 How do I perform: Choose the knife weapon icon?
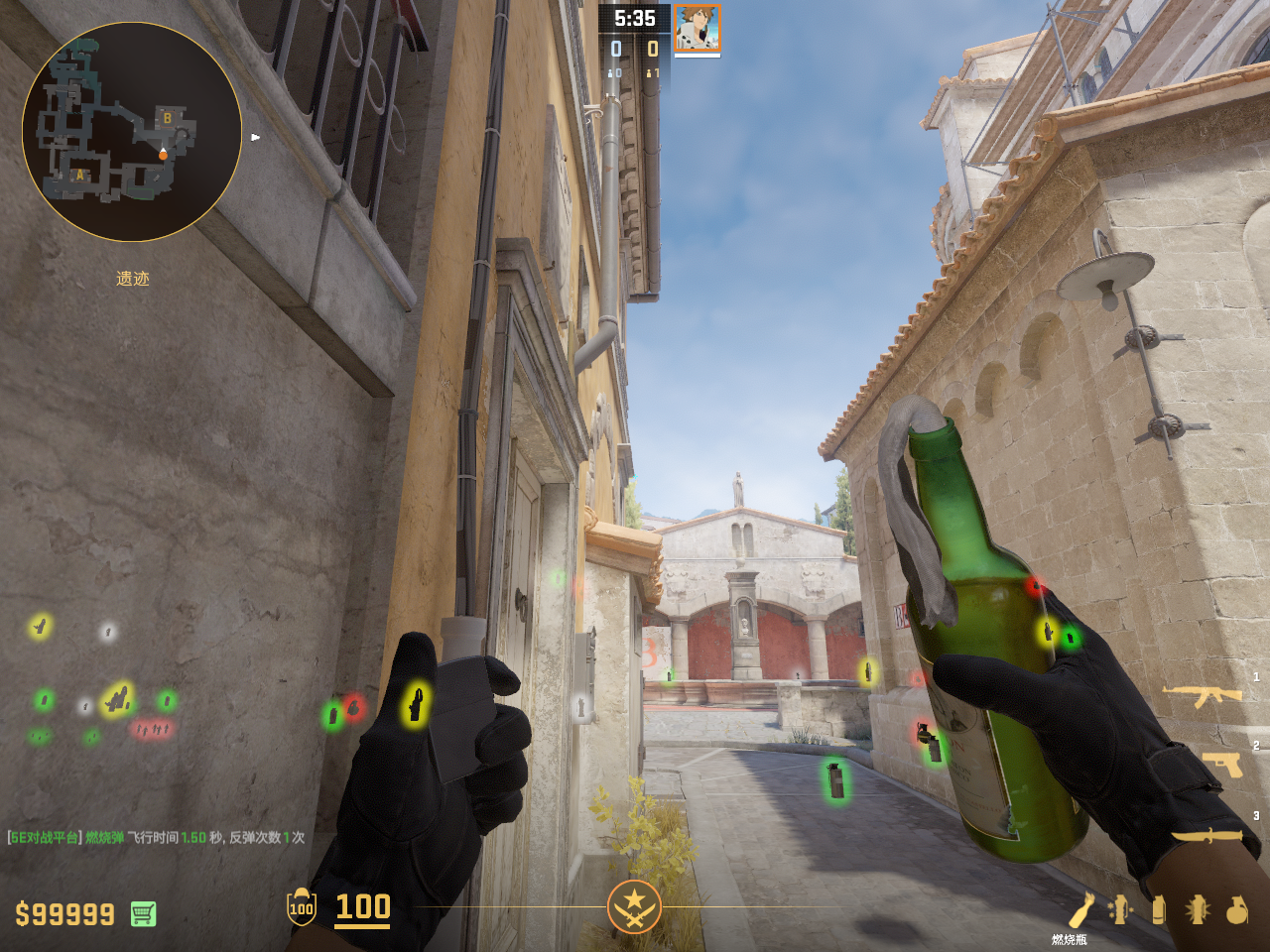tap(1206, 835)
